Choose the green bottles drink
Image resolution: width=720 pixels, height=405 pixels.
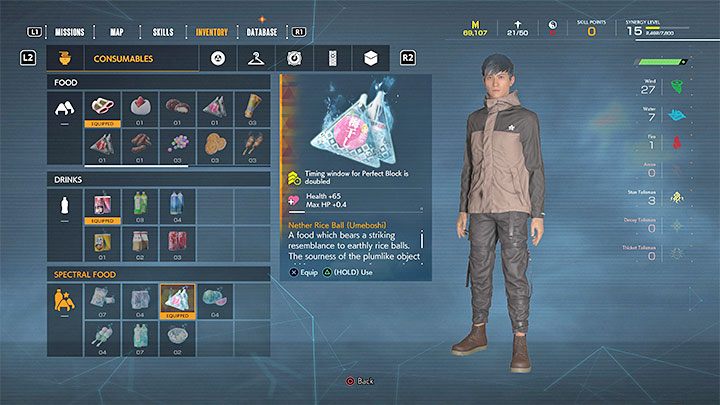tap(142, 206)
